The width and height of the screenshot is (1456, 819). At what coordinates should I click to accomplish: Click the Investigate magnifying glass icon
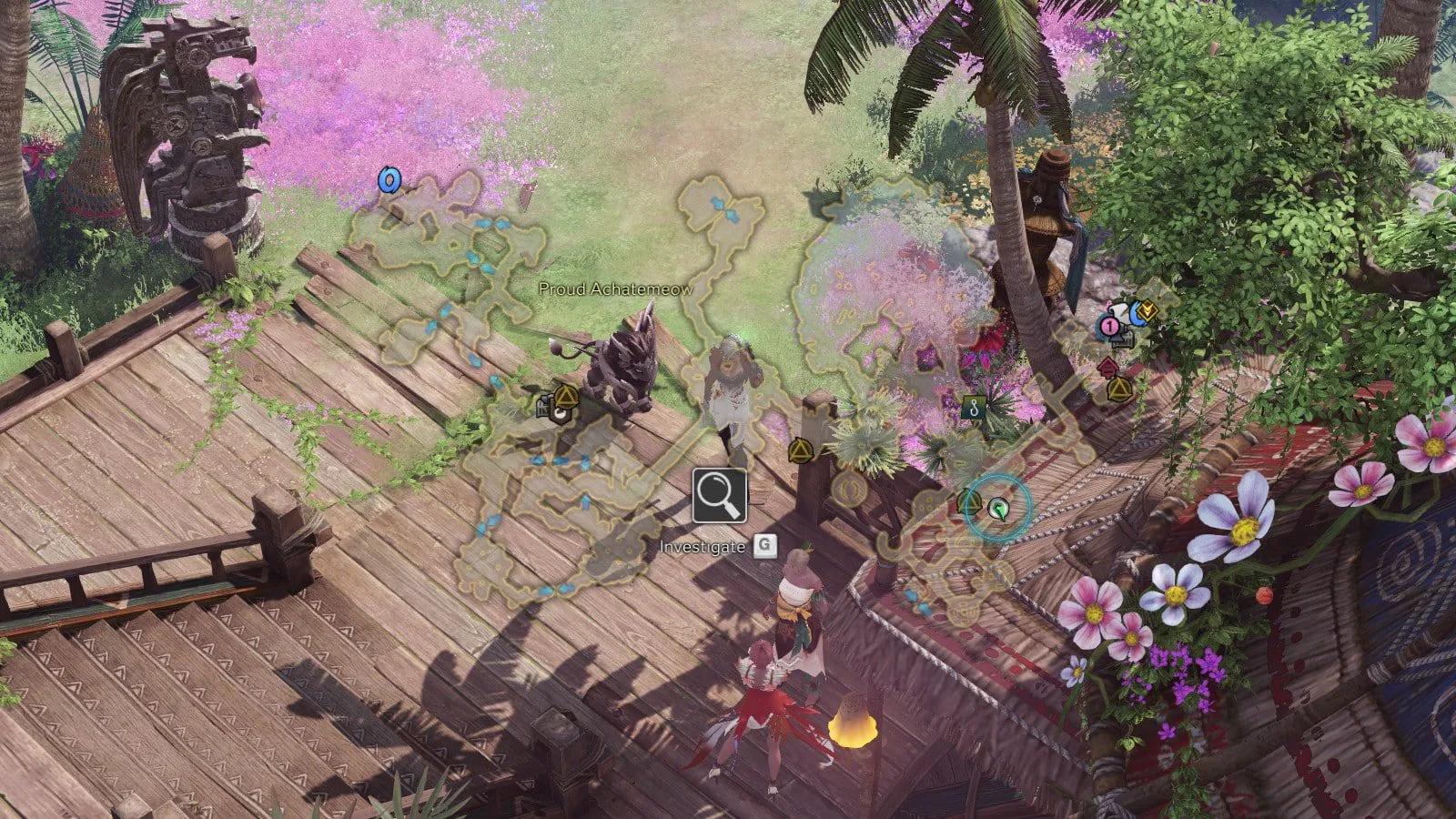719,496
